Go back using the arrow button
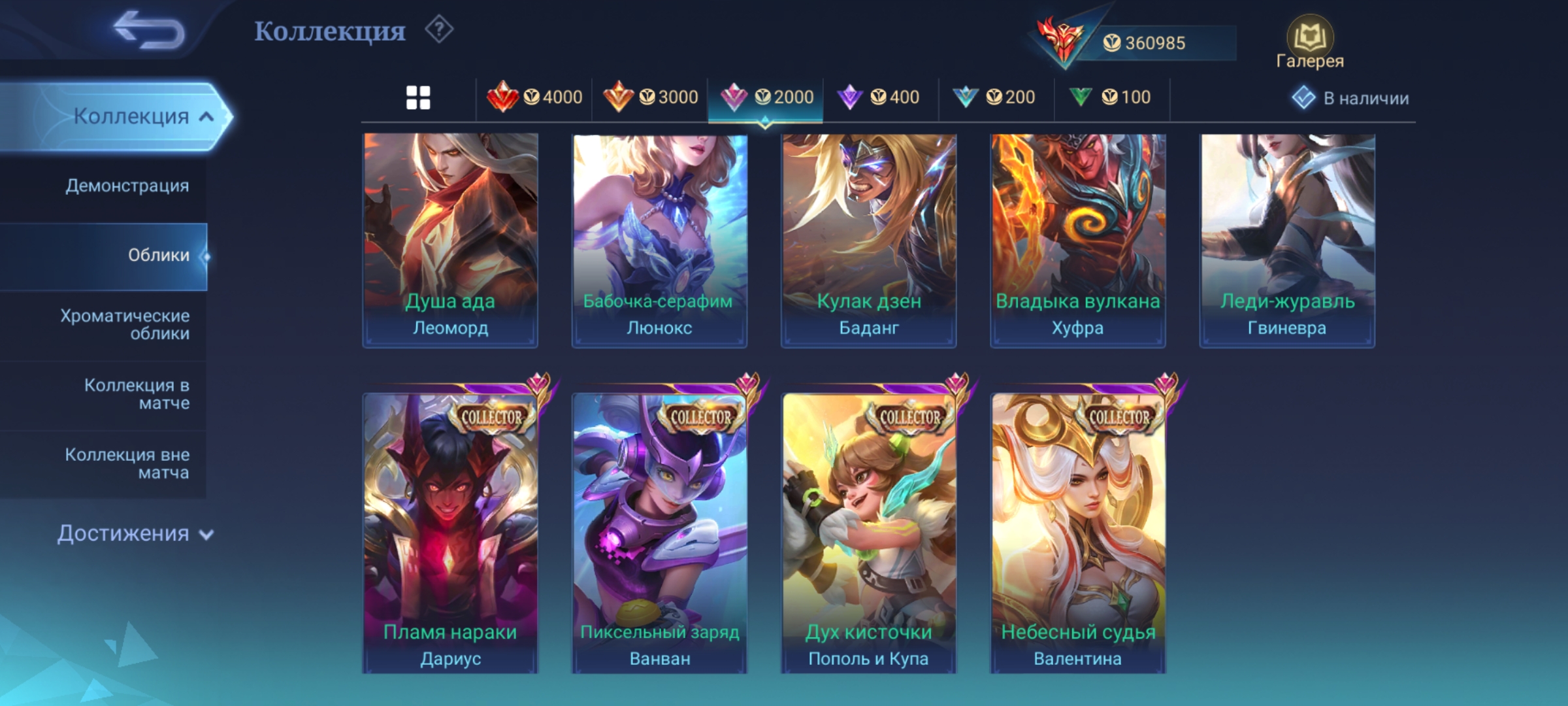Image resolution: width=1568 pixels, height=706 pixels. [x=149, y=30]
